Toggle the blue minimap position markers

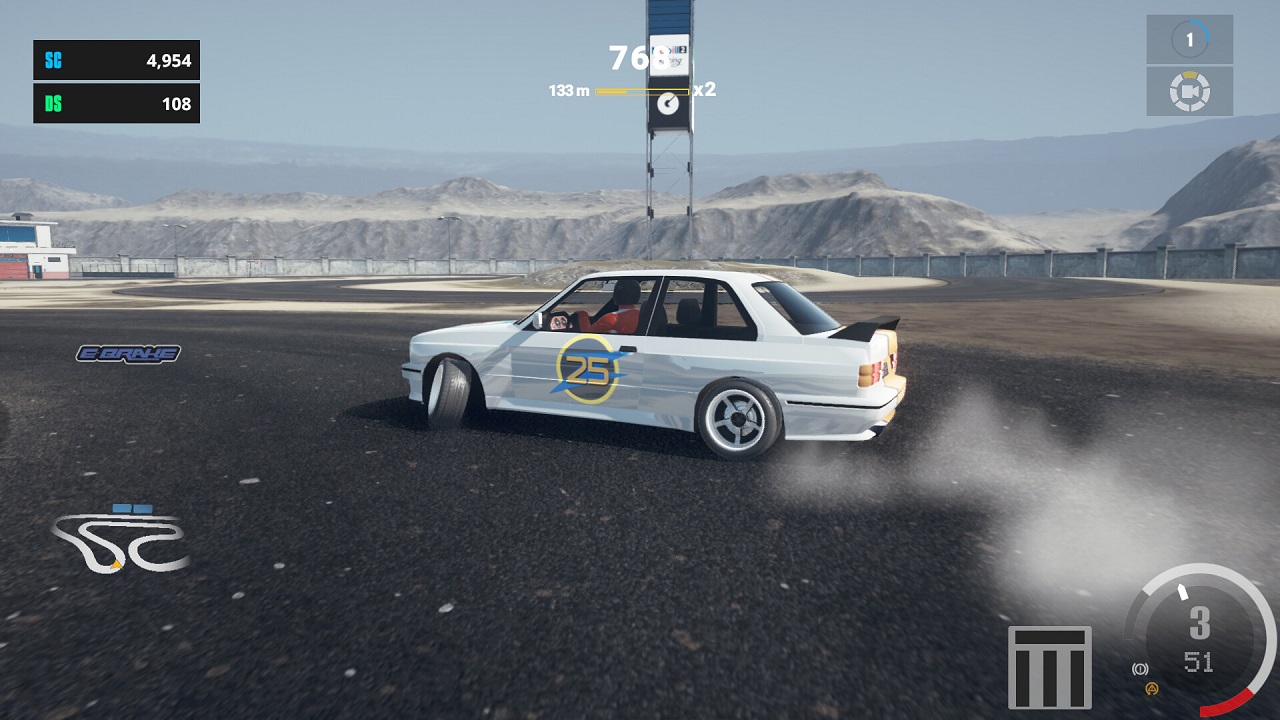[x=131, y=506]
